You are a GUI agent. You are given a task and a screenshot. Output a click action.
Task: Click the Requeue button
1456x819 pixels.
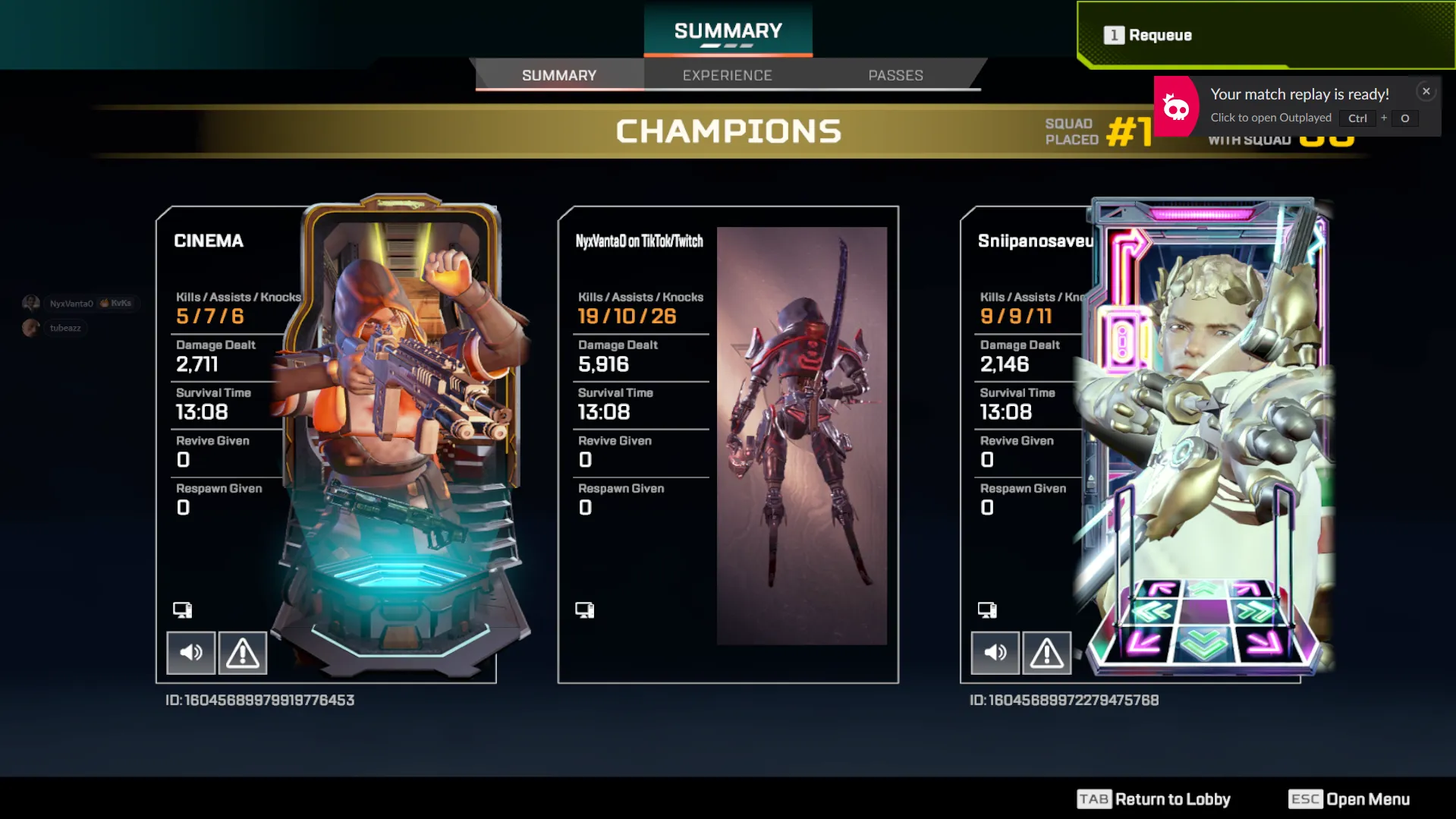1159,35
